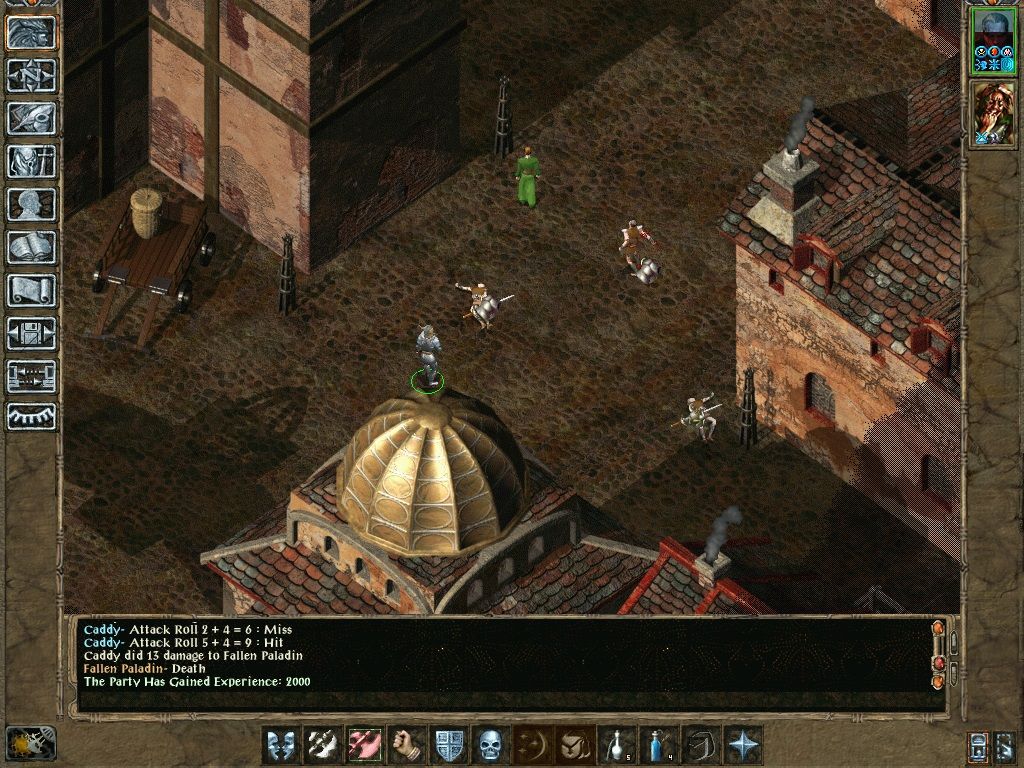Select the red-highlighted weapon slot
1024x768 pixels.
pyautogui.click(x=364, y=745)
